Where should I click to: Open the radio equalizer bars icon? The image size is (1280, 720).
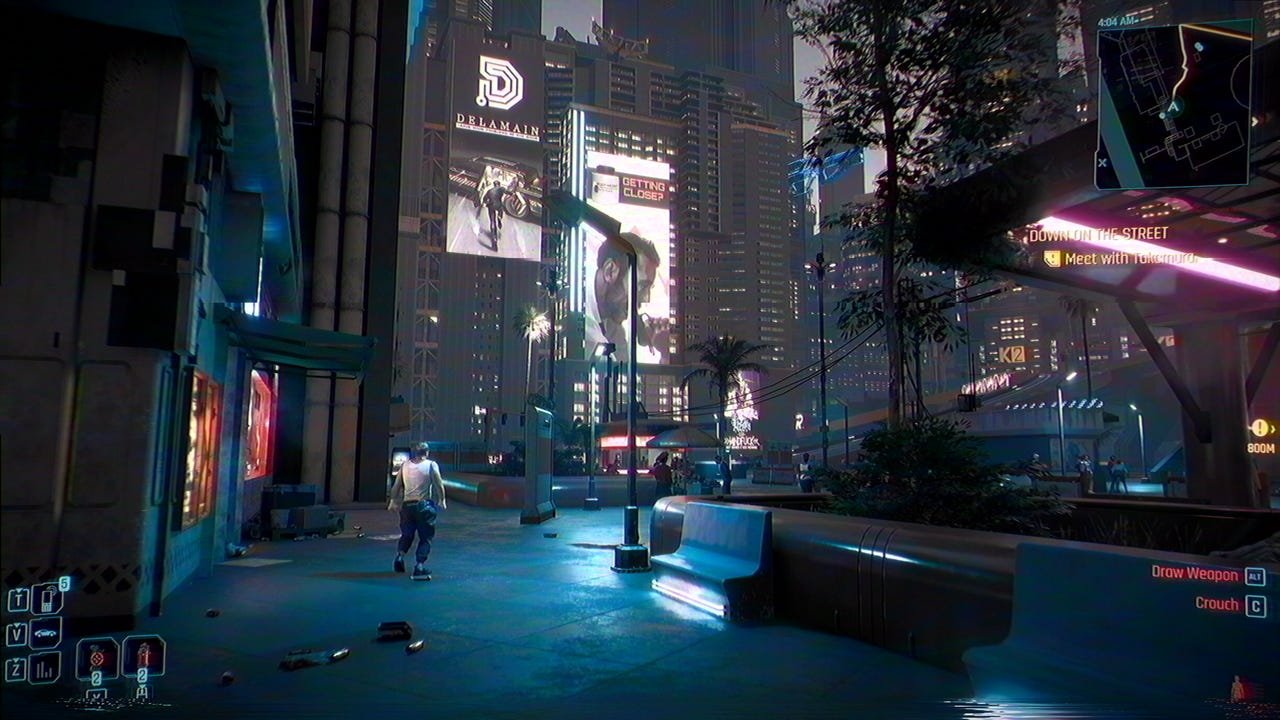(44, 667)
